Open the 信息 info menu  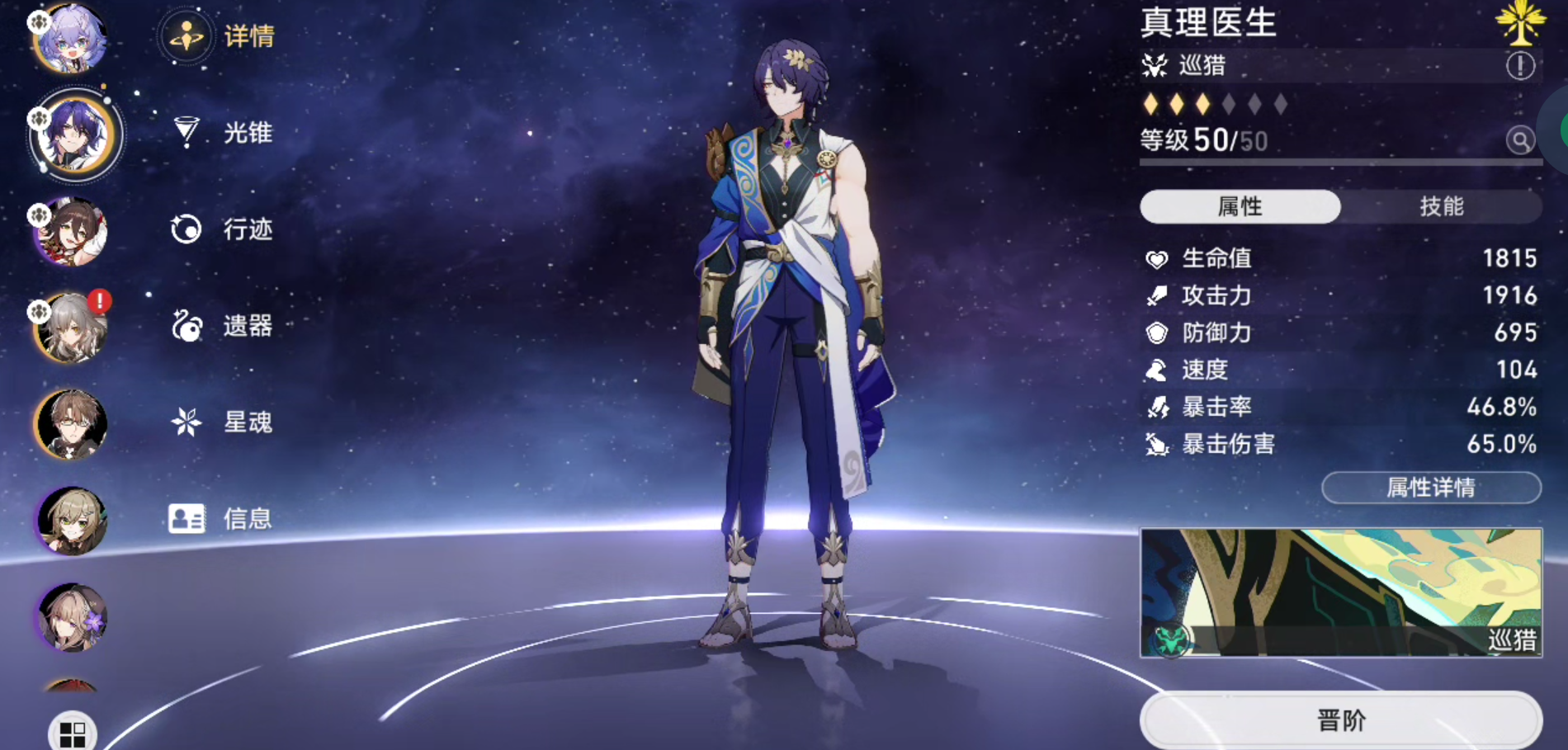(221, 519)
